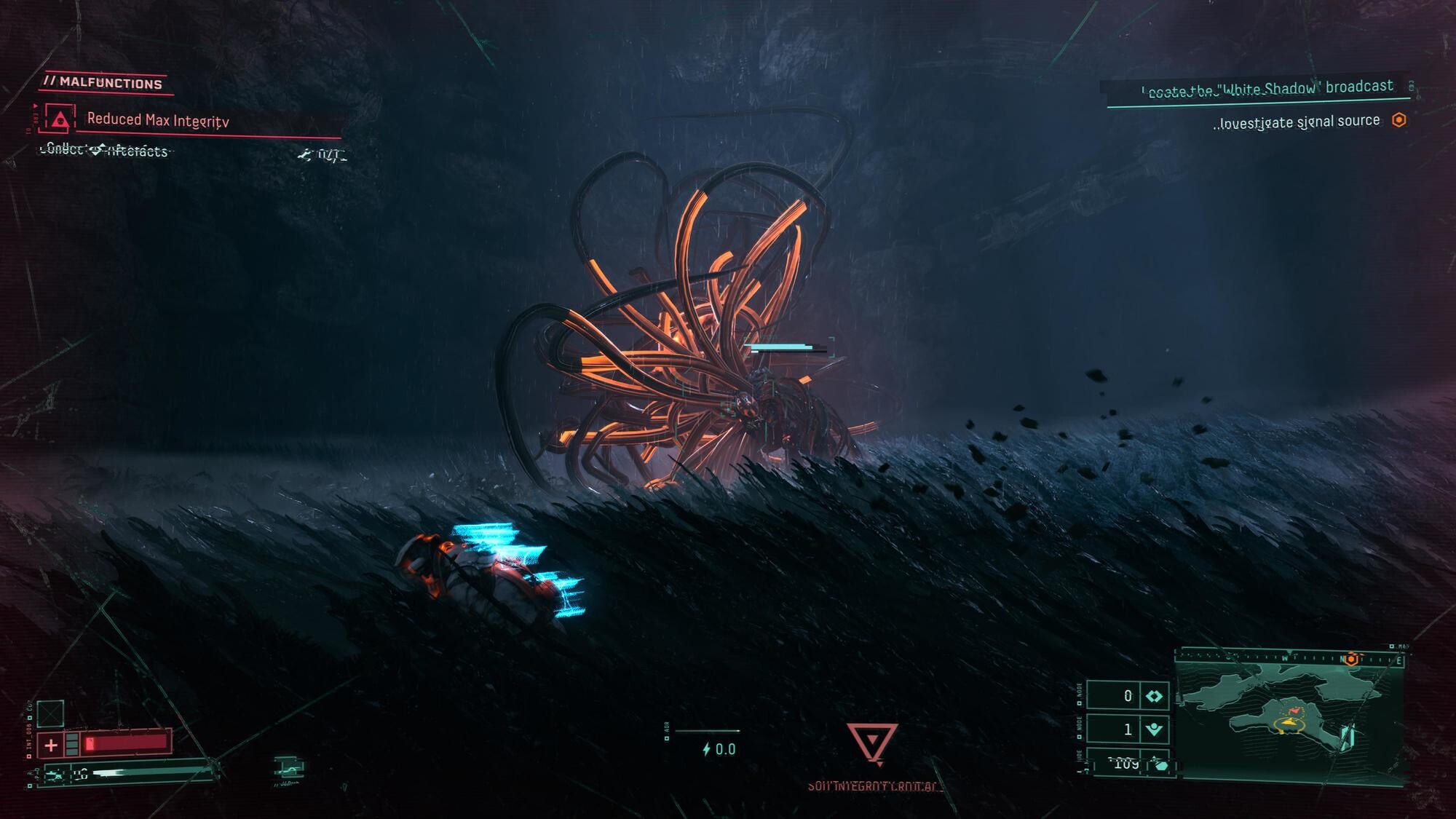Select the empty crossed-out item slot

point(50,713)
